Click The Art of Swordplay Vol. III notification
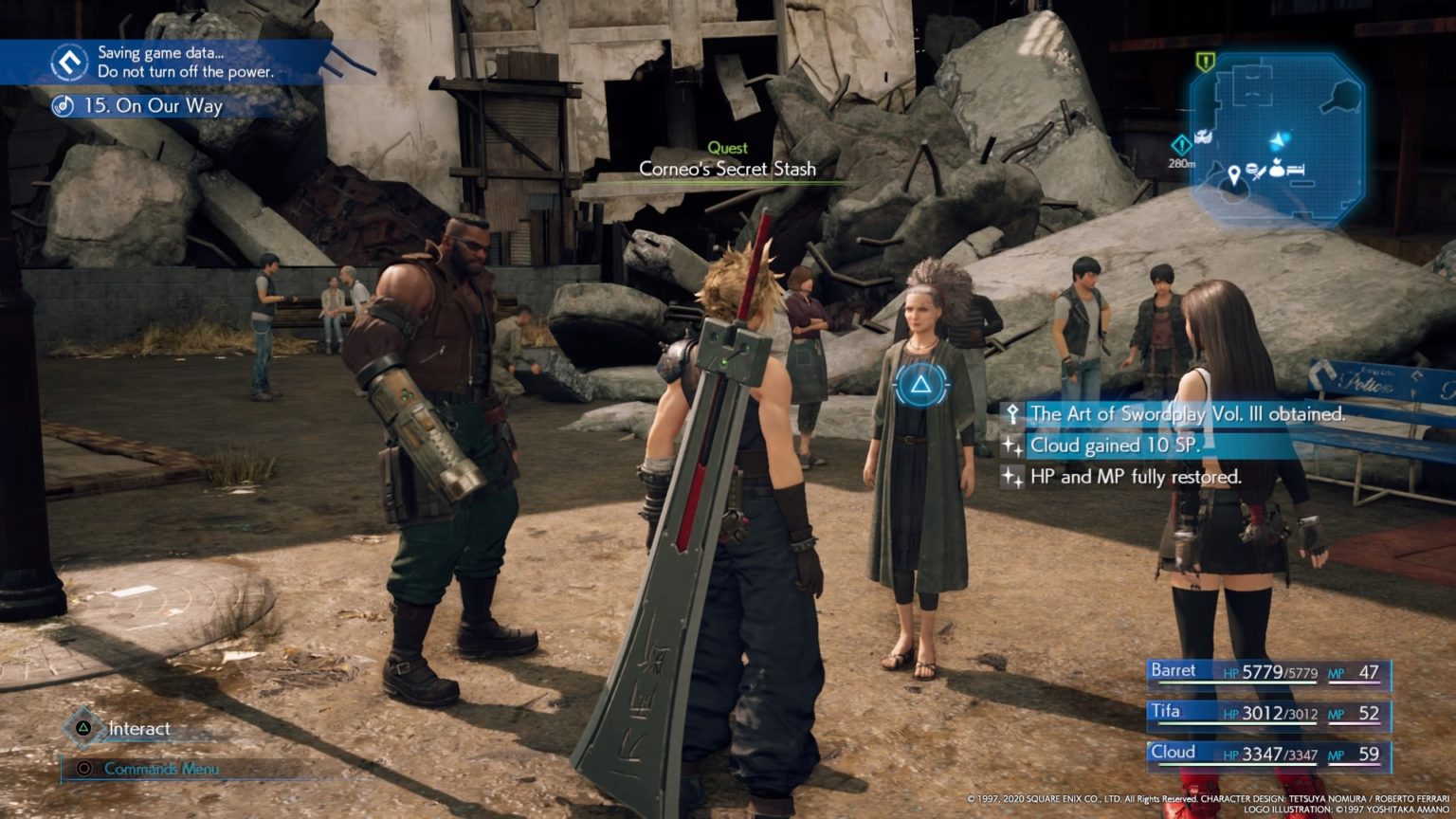Viewport: 1456px width, 819px height. click(x=1175, y=414)
